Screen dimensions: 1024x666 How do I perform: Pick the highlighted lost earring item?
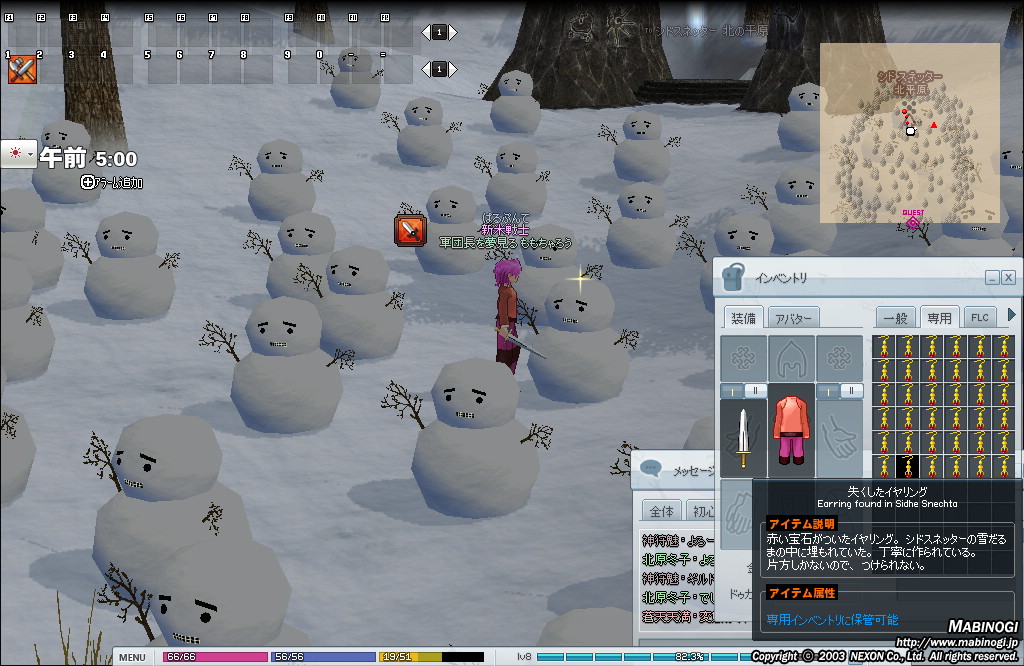(x=908, y=466)
